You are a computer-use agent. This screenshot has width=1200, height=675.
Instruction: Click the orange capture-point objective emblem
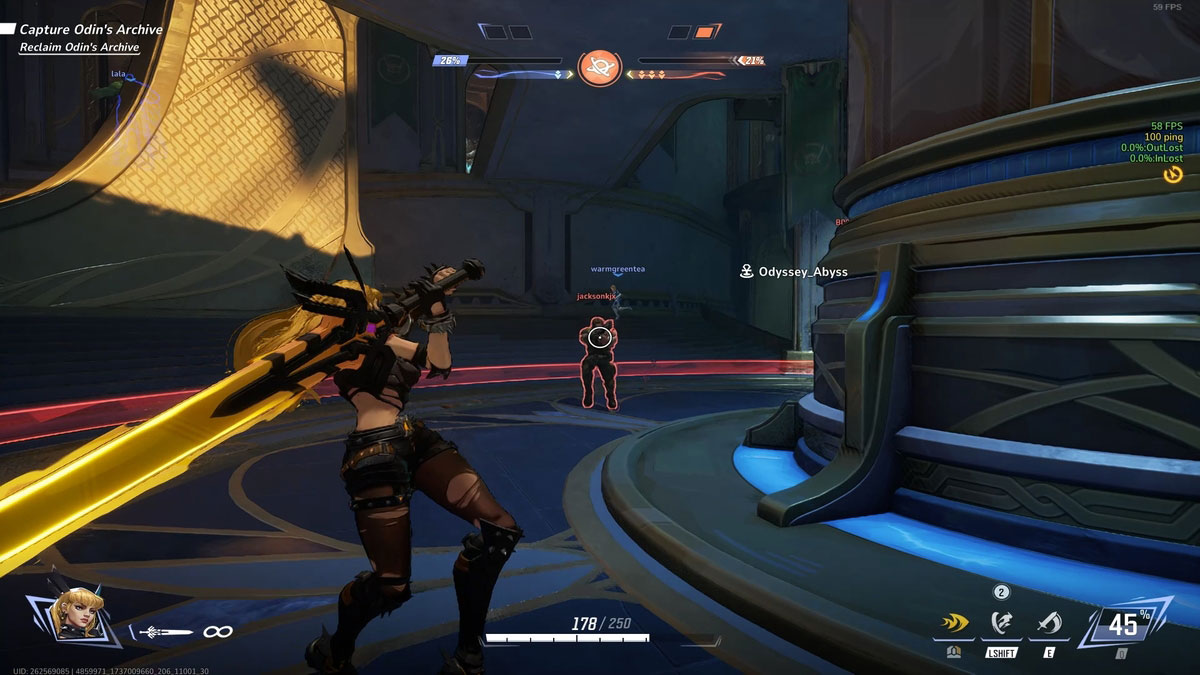point(600,66)
